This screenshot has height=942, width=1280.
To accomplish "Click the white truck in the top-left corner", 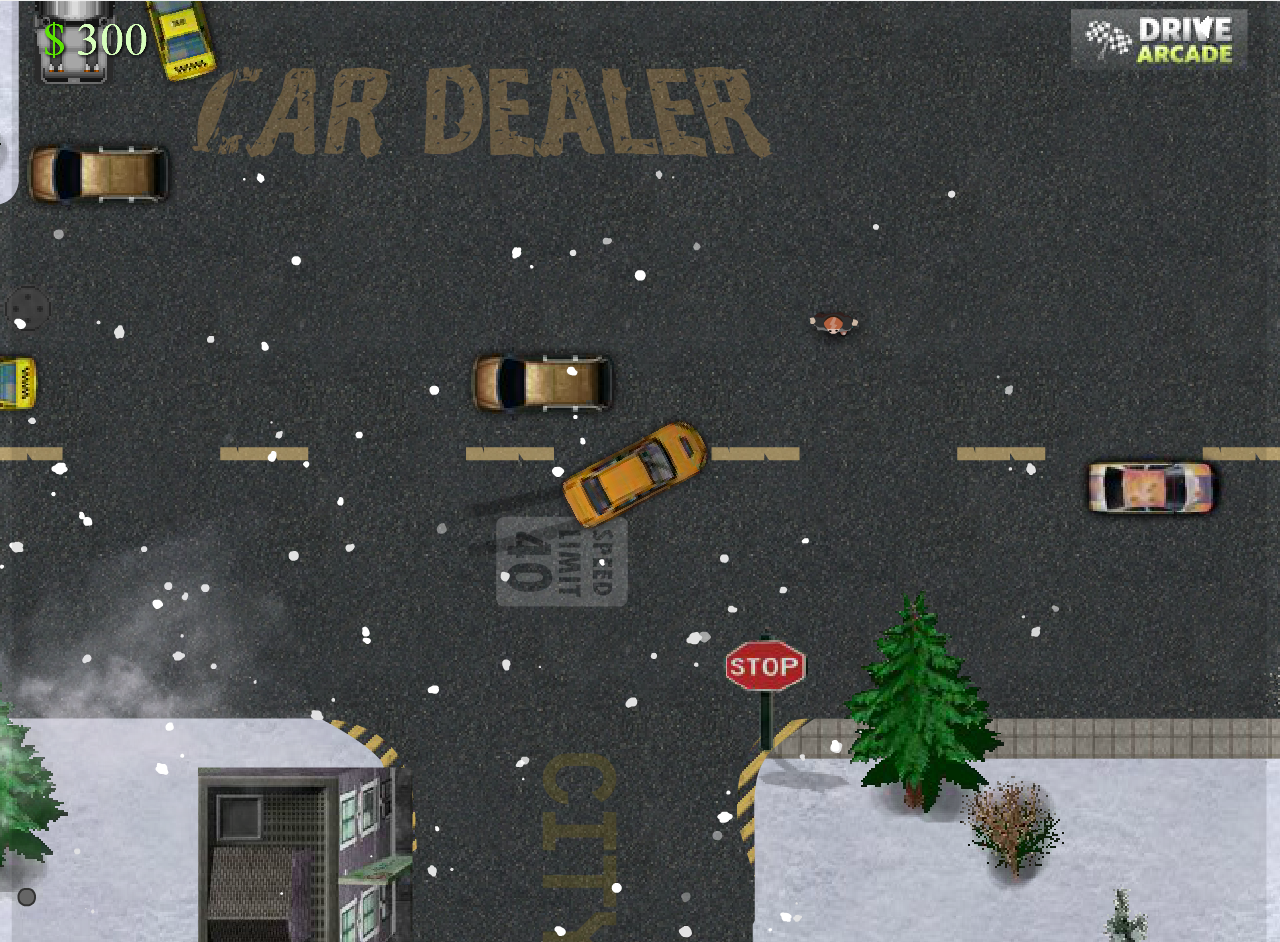I will tap(72, 40).
